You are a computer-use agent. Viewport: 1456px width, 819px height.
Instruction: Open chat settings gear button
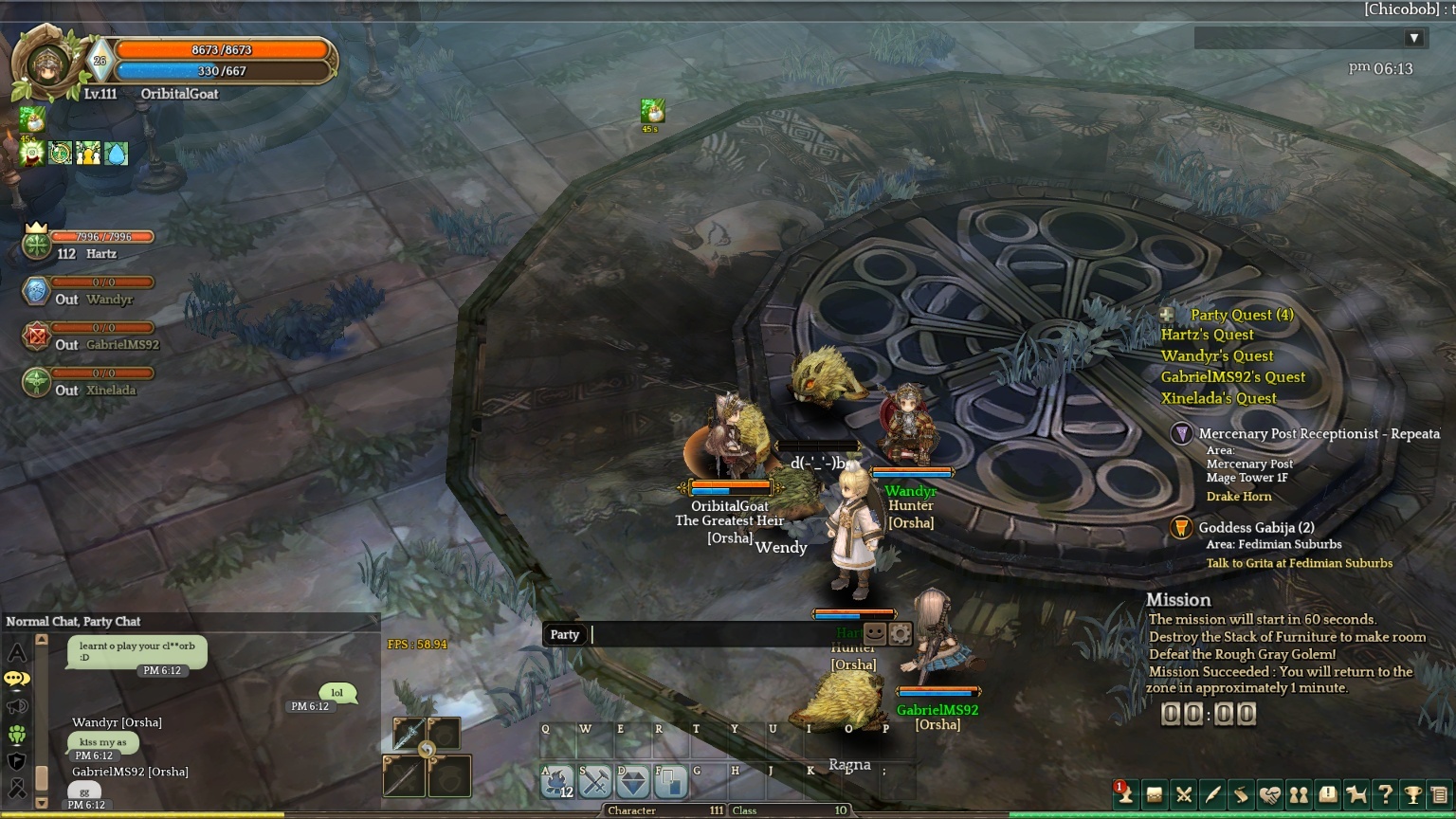click(900, 633)
